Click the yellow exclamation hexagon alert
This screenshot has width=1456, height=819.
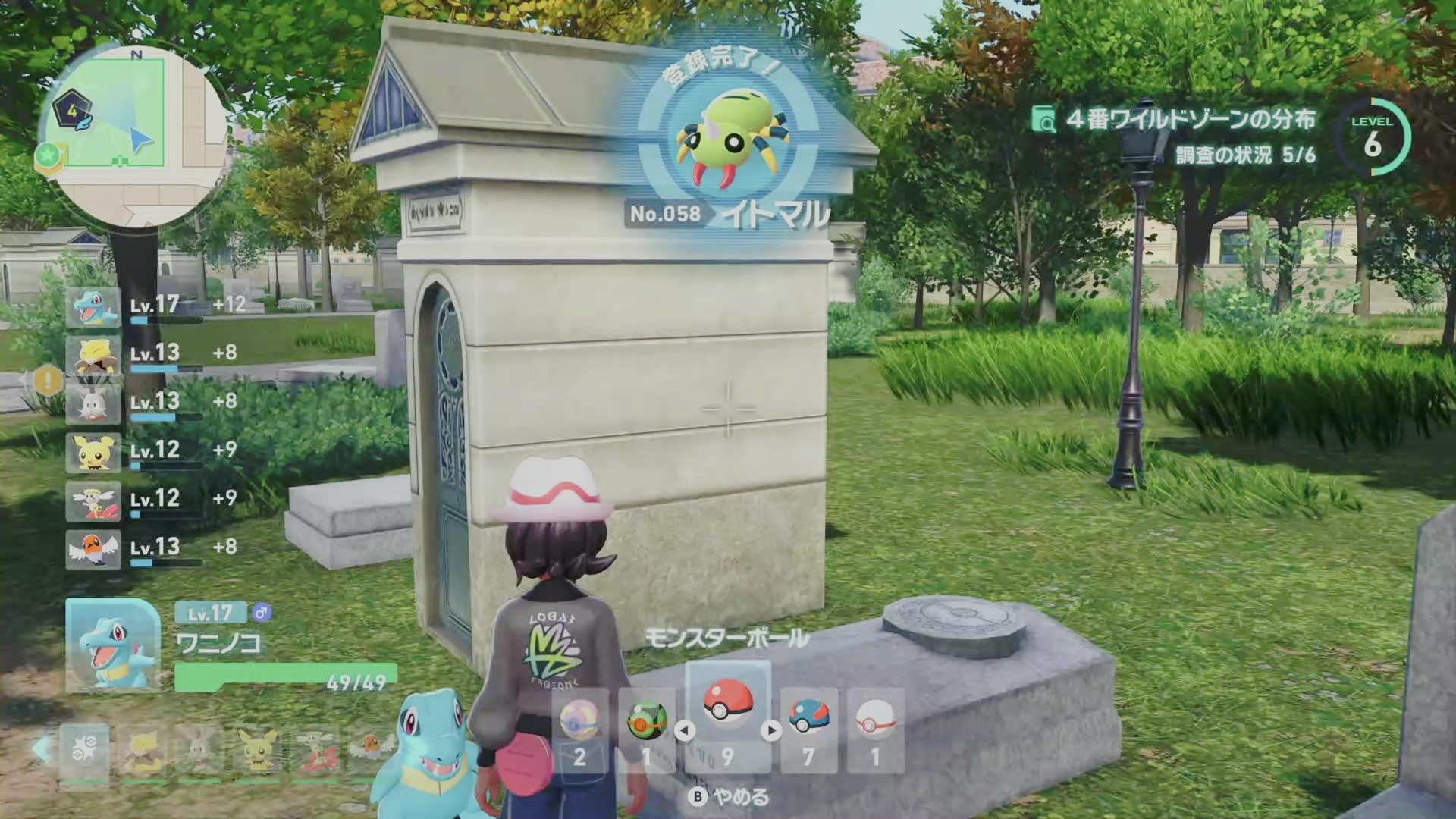pos(48,380)
